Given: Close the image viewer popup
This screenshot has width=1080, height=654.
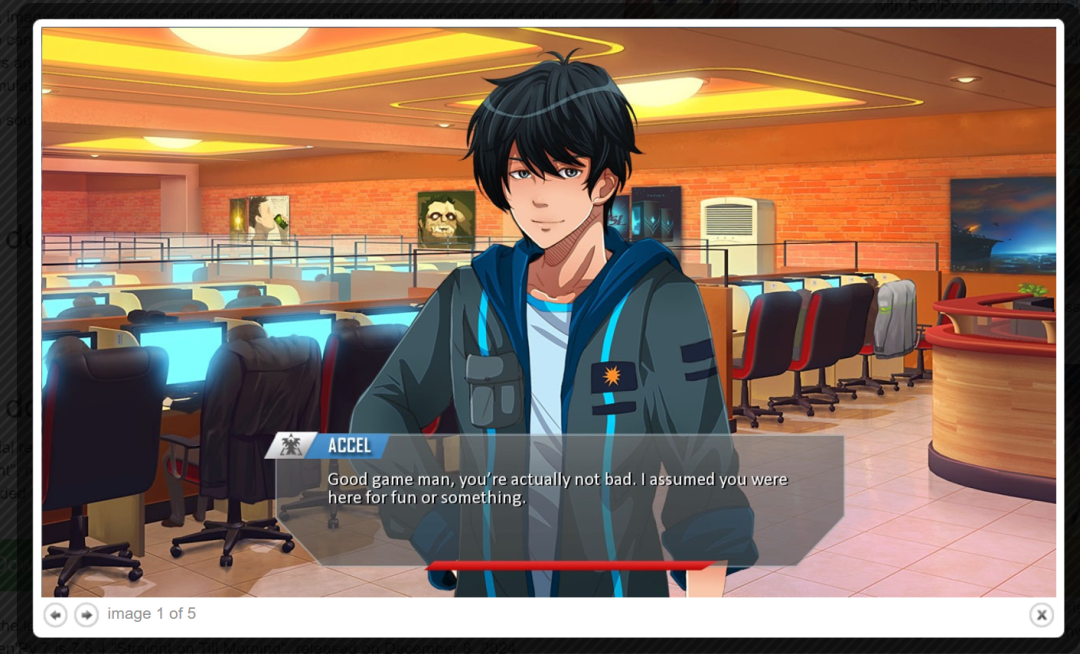Looking at the screenshot, I should coord(1041,615).
